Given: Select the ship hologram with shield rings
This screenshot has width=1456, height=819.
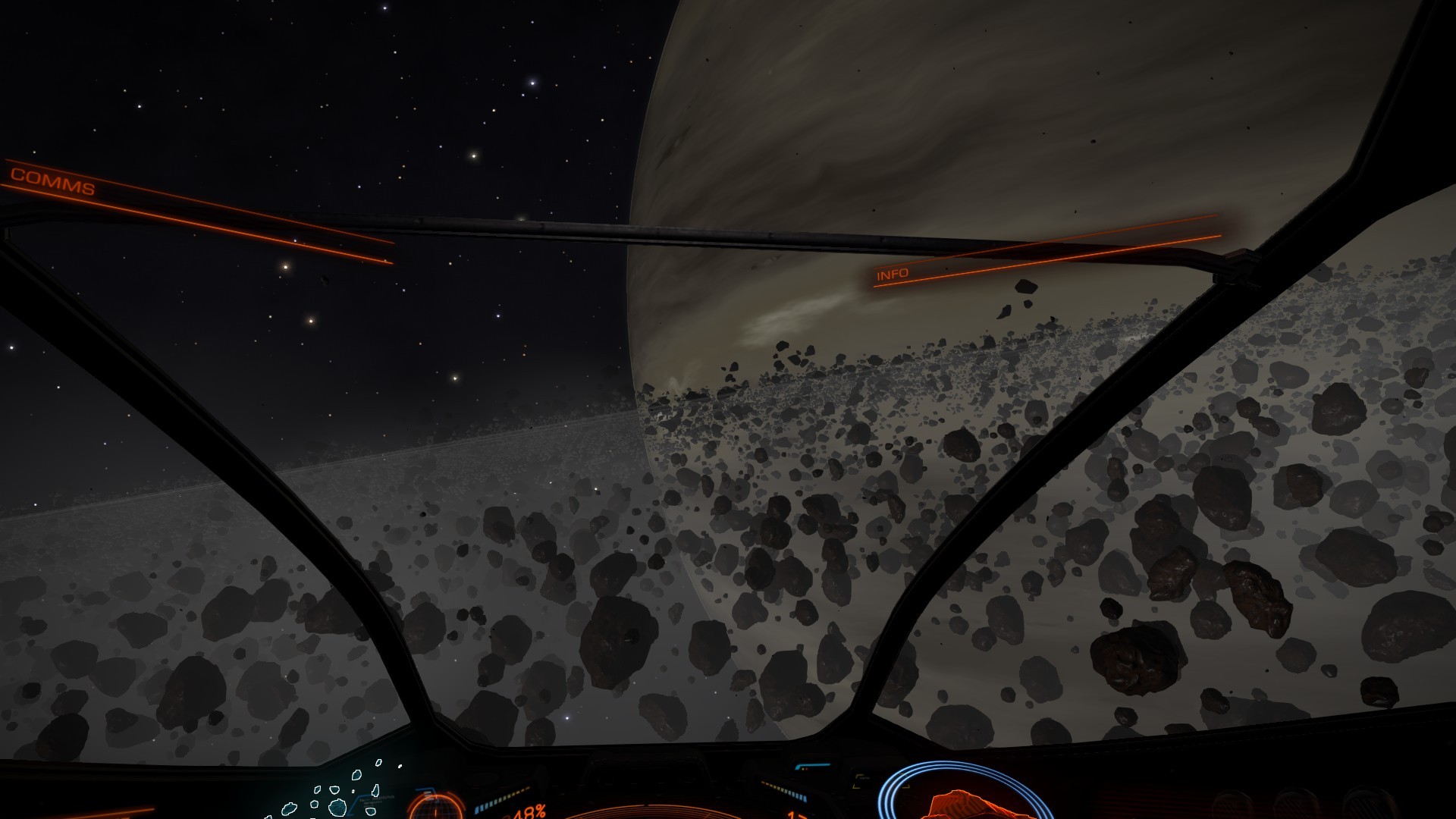Looking at the screenshot, I should (x=962, y=796).
